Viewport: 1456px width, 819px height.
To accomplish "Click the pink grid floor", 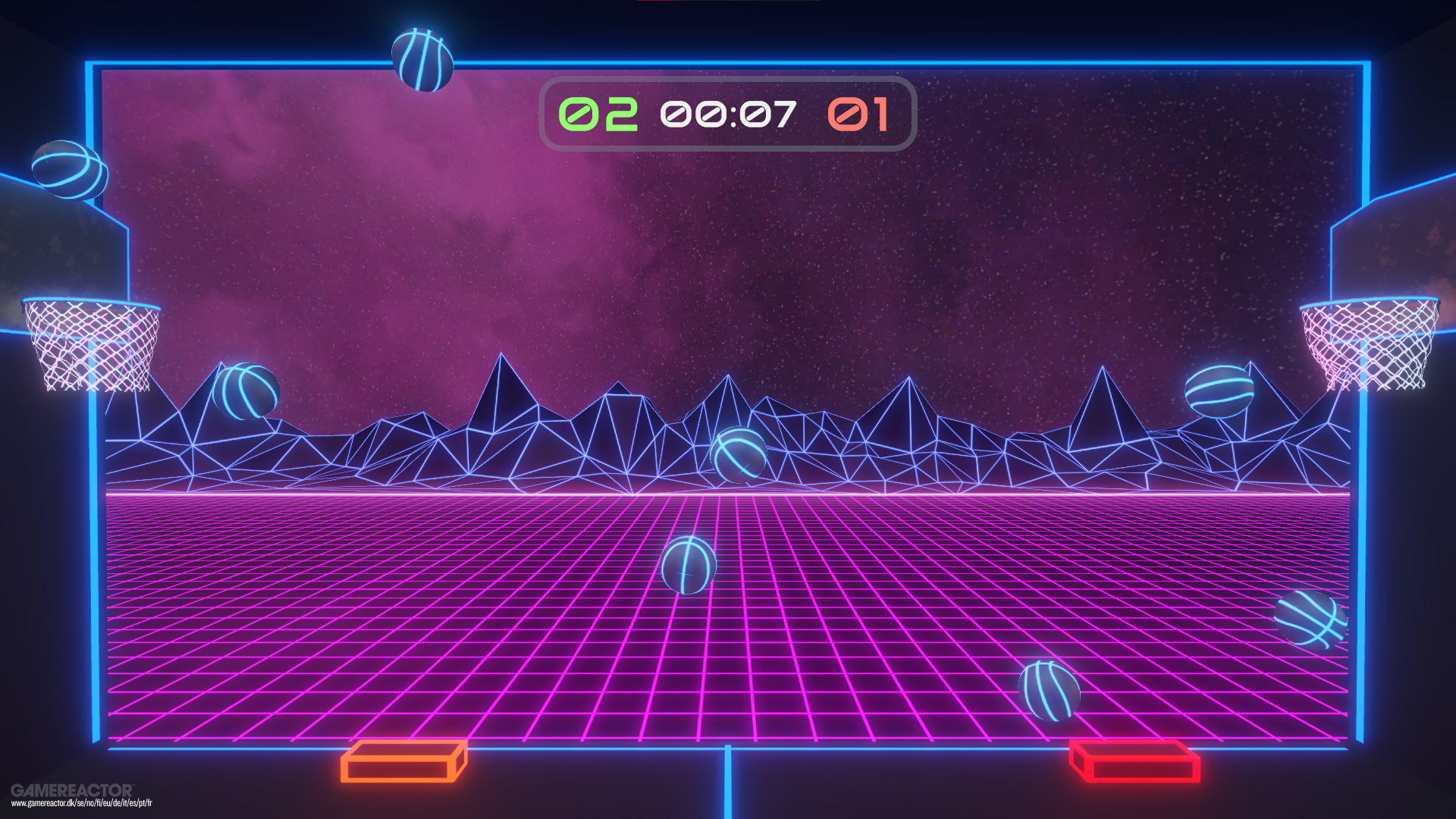I will coord(531,667).
